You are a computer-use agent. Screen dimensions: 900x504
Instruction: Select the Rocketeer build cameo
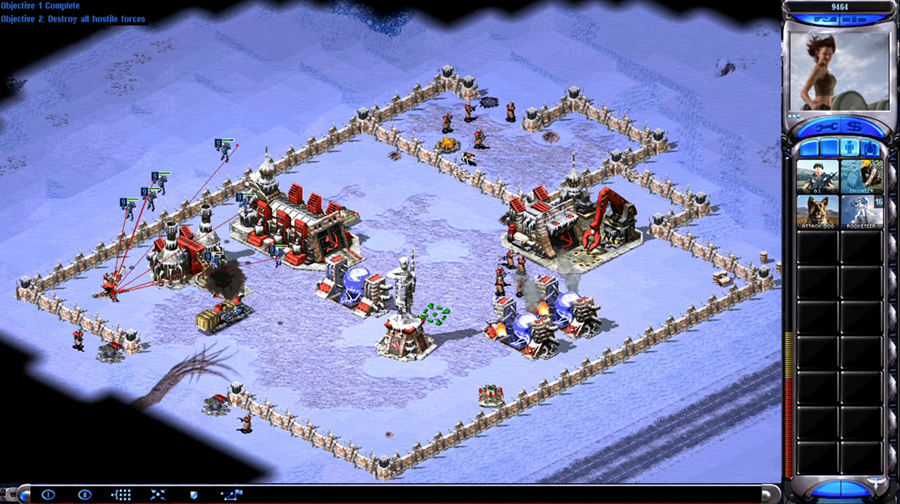coord(861,210)
